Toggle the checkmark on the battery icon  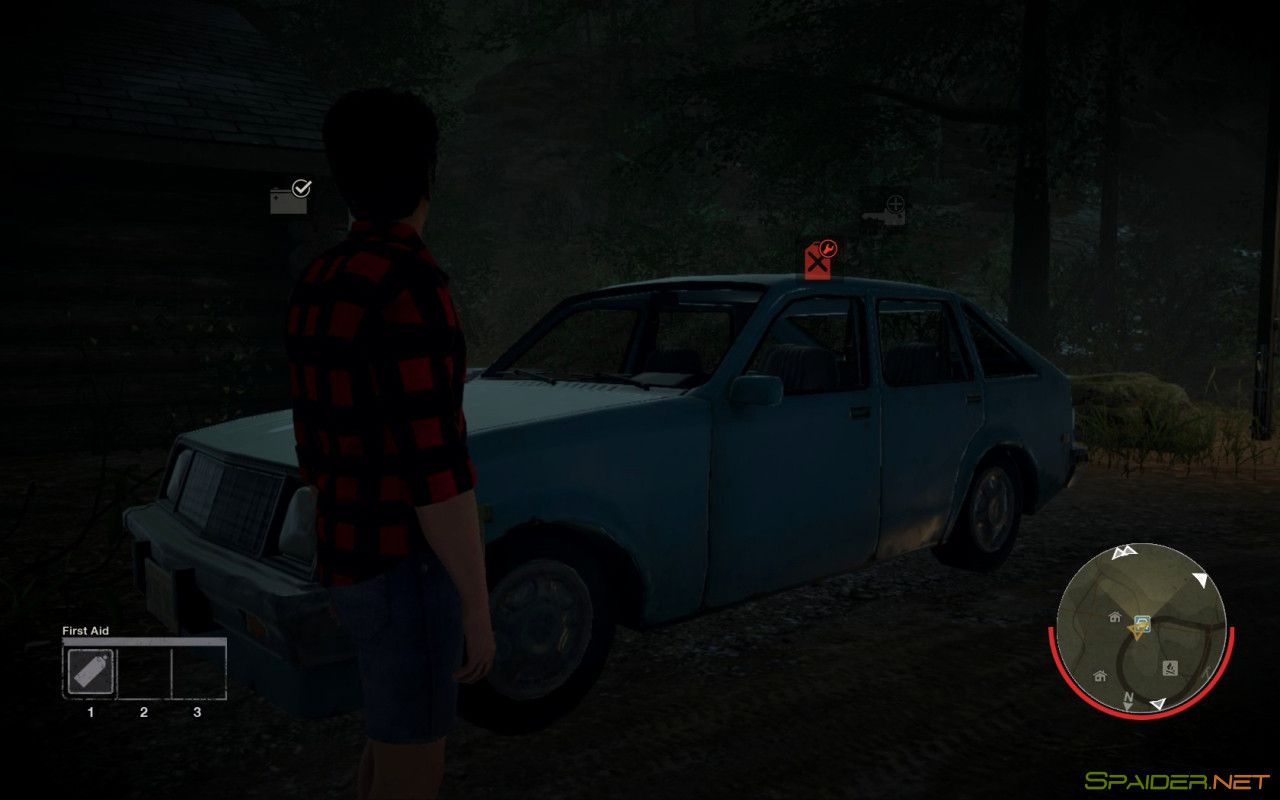[x=302, y=189]
